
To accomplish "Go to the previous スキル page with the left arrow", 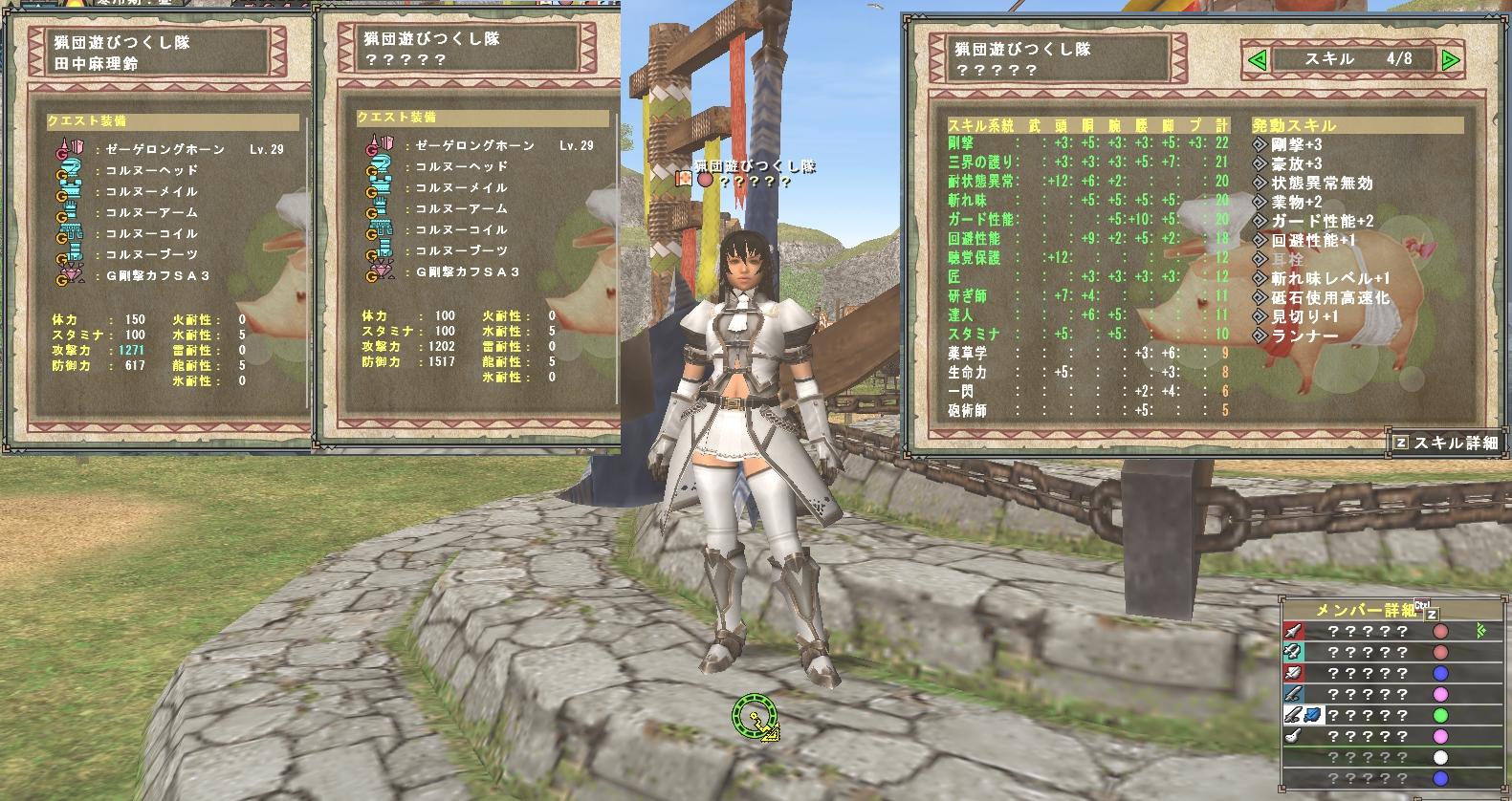I will click(x=1258, y=60).
